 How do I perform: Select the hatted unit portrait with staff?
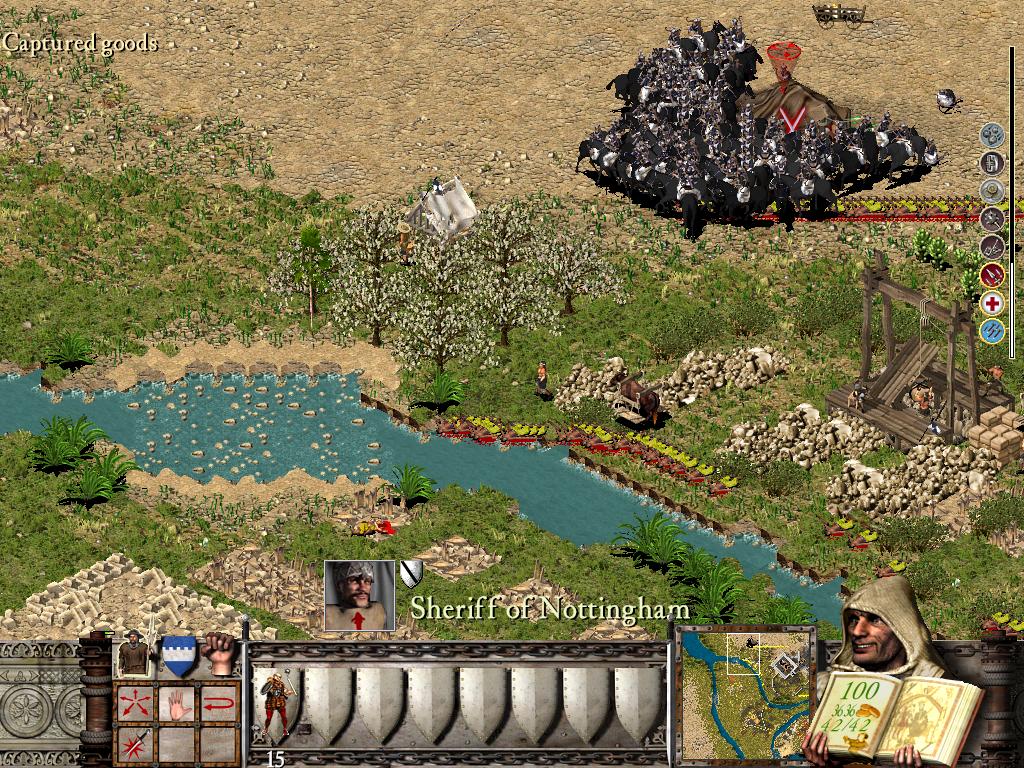tap(134, 654)
